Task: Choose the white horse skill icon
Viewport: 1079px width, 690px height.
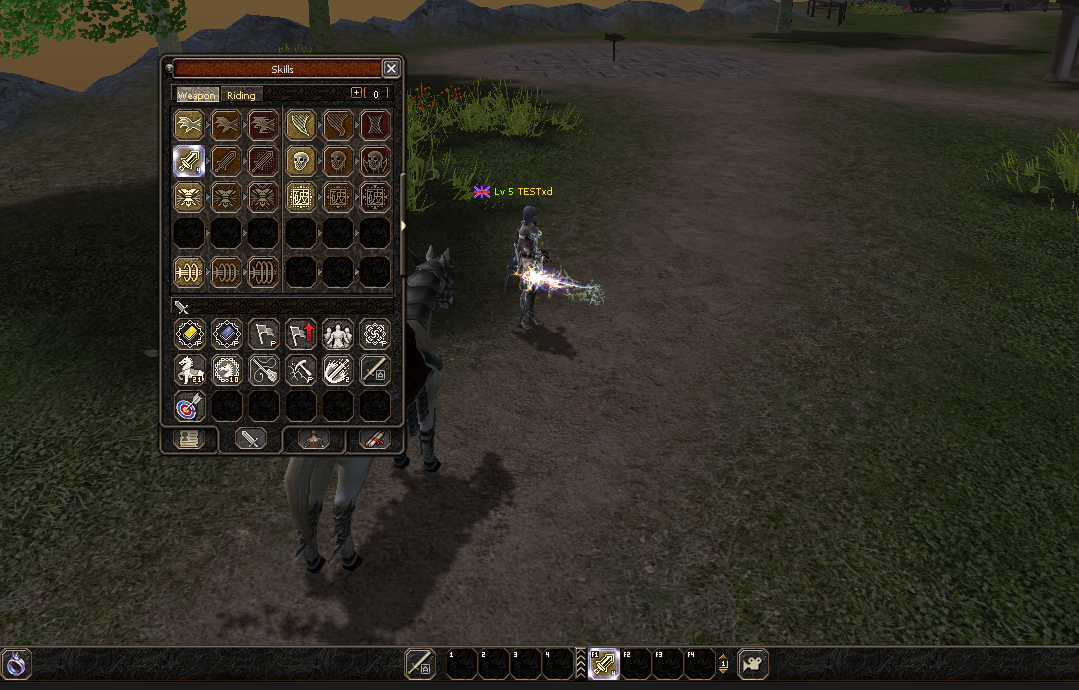Action: point(189,370)
